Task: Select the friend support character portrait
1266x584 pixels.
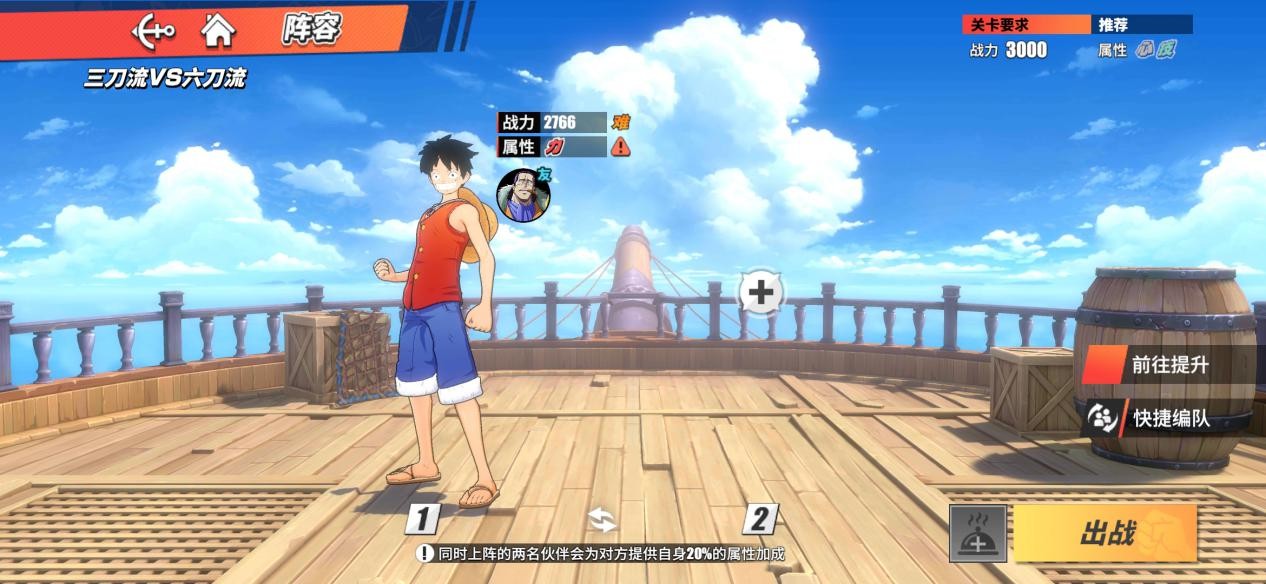Action: point(524,195)
